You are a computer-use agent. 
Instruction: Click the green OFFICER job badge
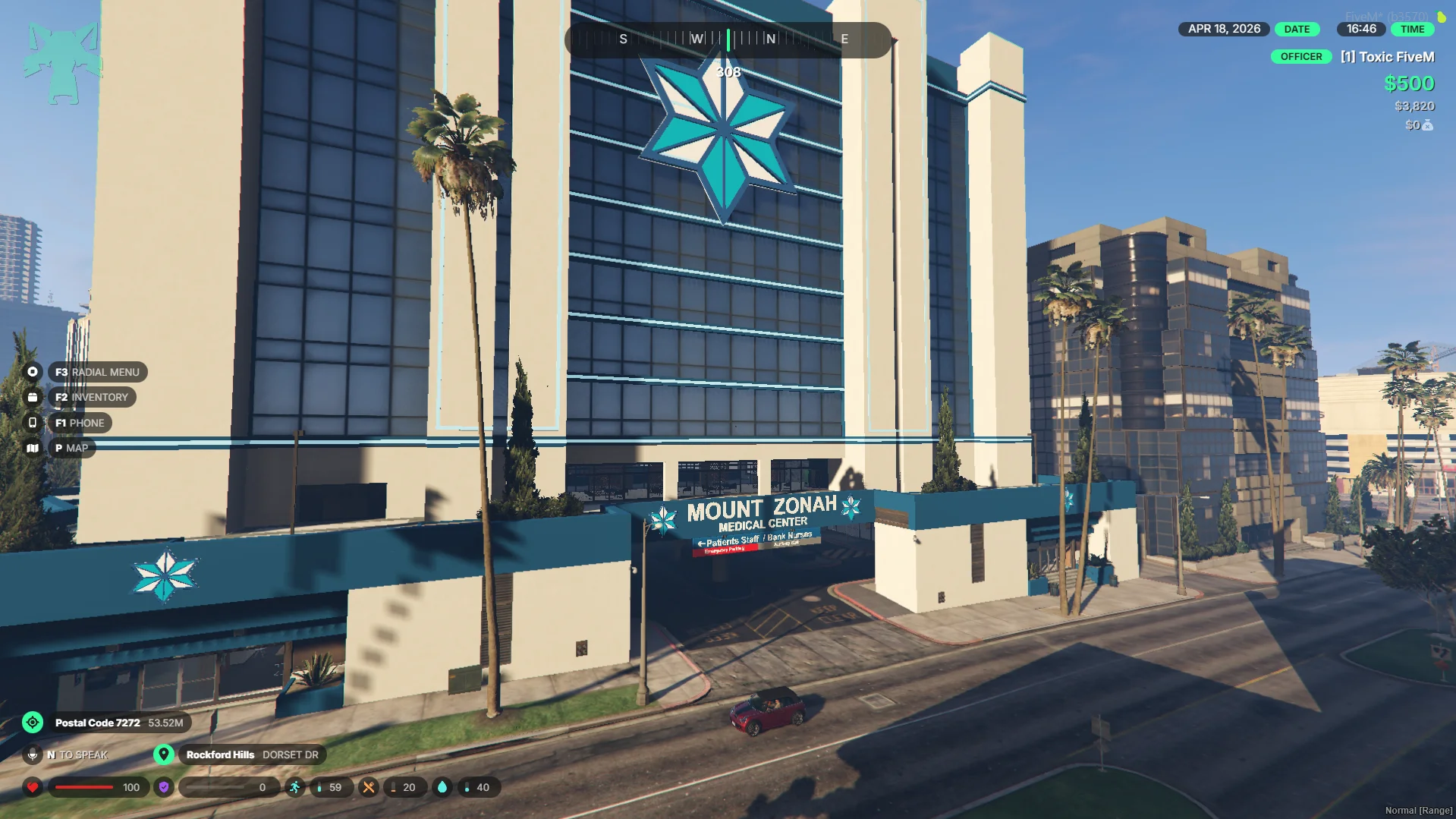point(1301,57)
